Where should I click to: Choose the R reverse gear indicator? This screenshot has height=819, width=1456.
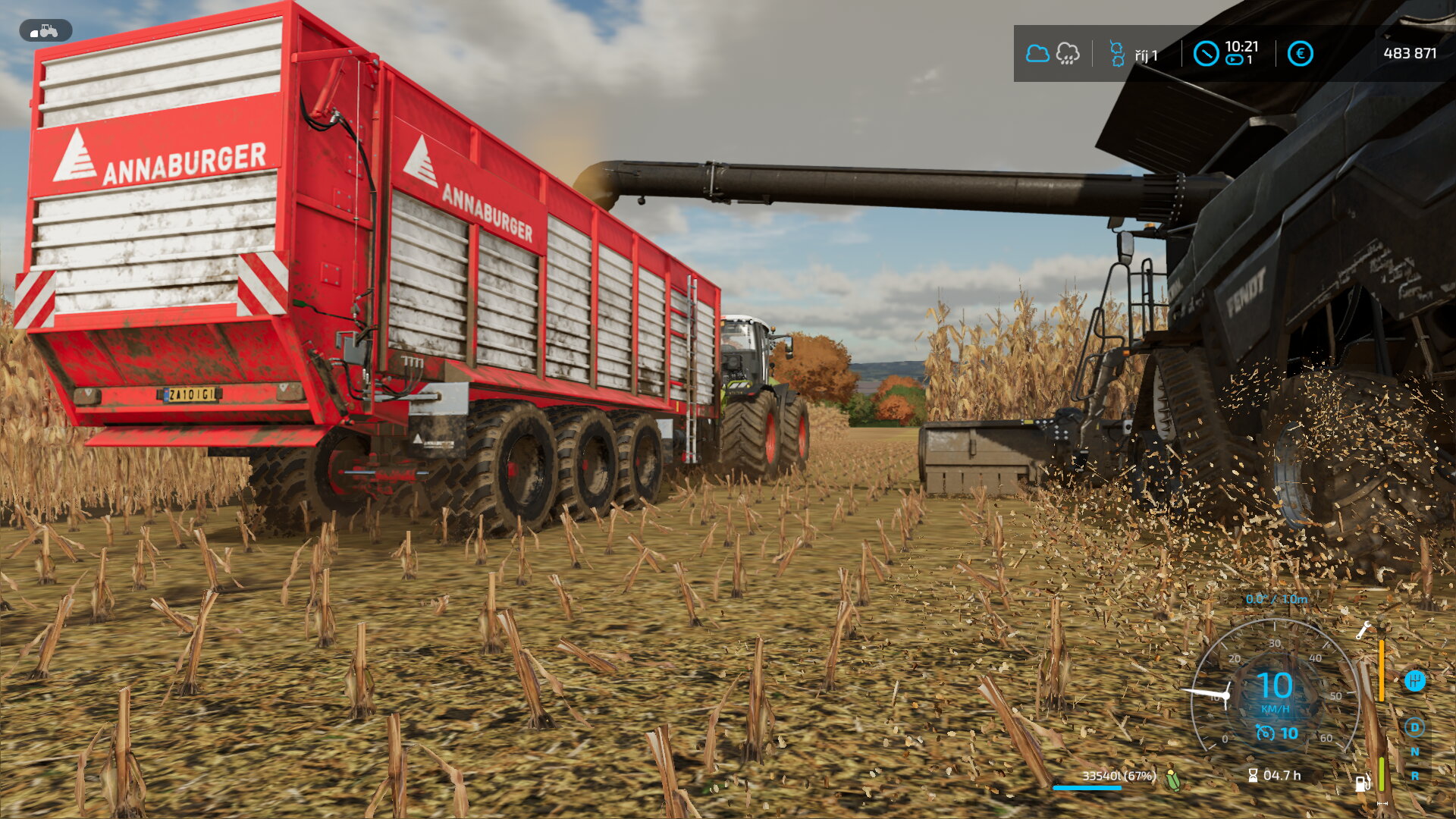point(1414,776)
